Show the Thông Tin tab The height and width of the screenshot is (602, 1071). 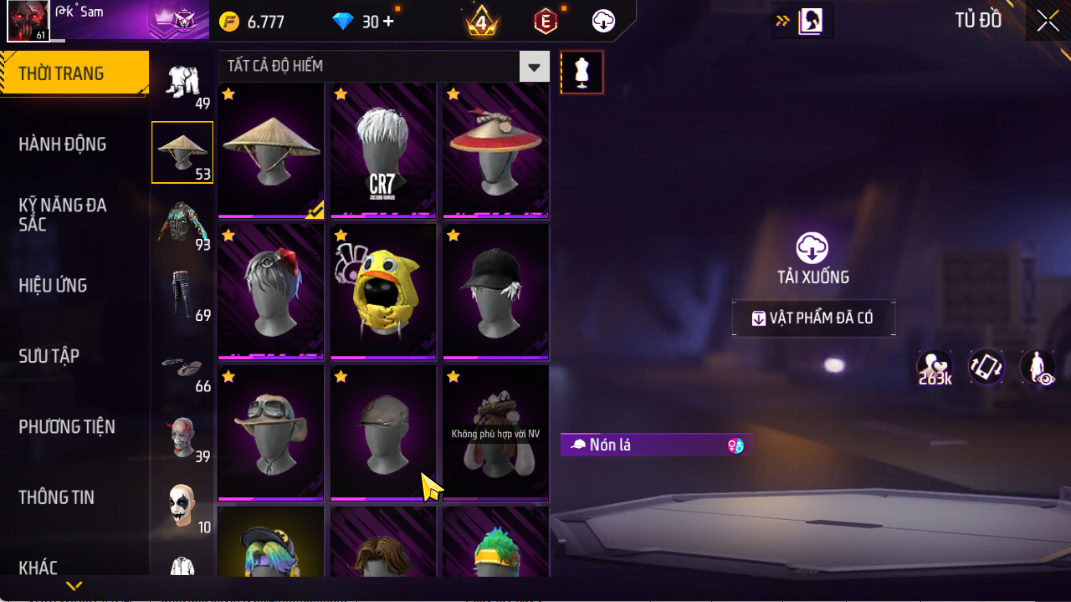(56, 497)
